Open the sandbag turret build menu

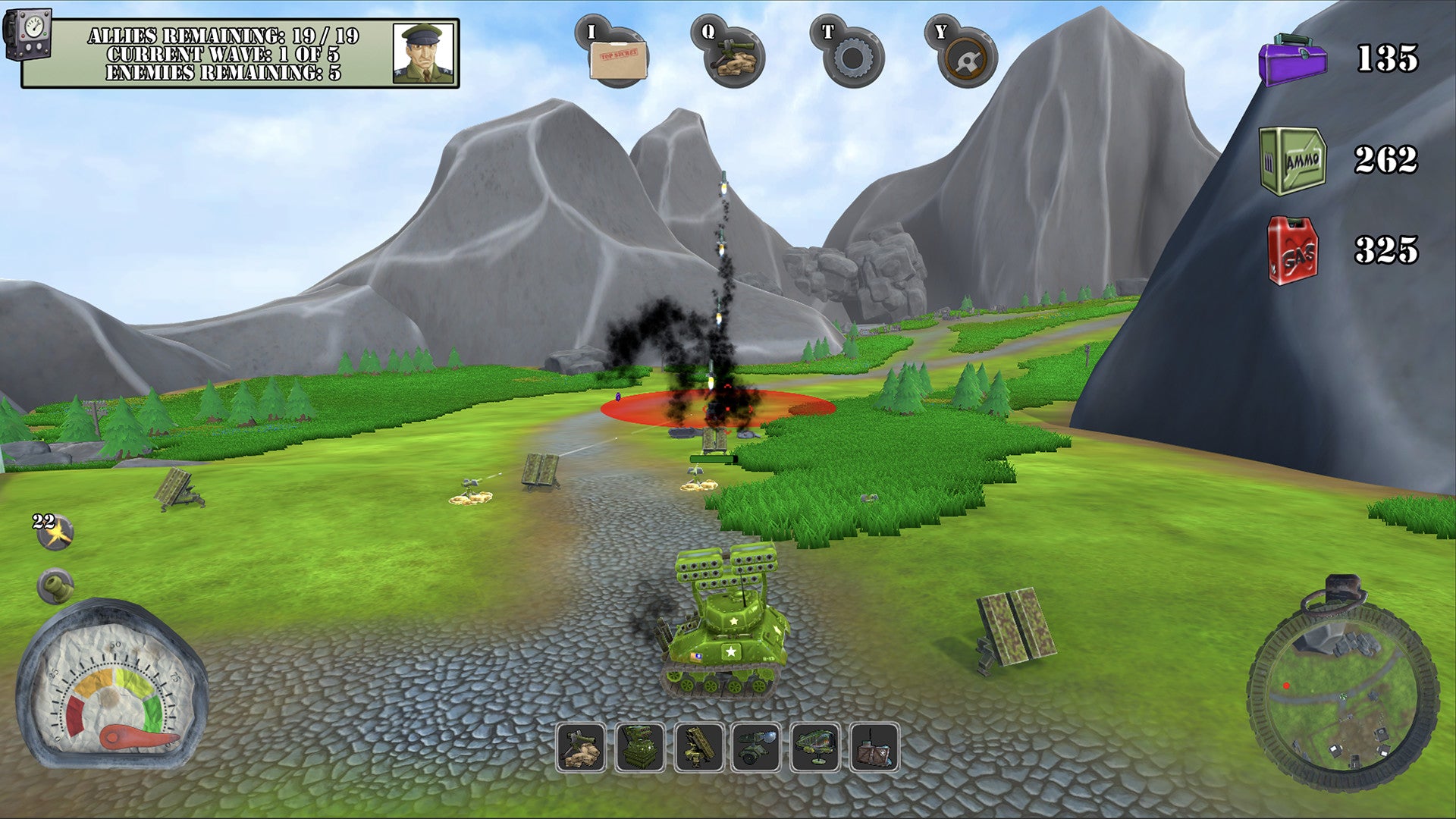coord(733,55)
